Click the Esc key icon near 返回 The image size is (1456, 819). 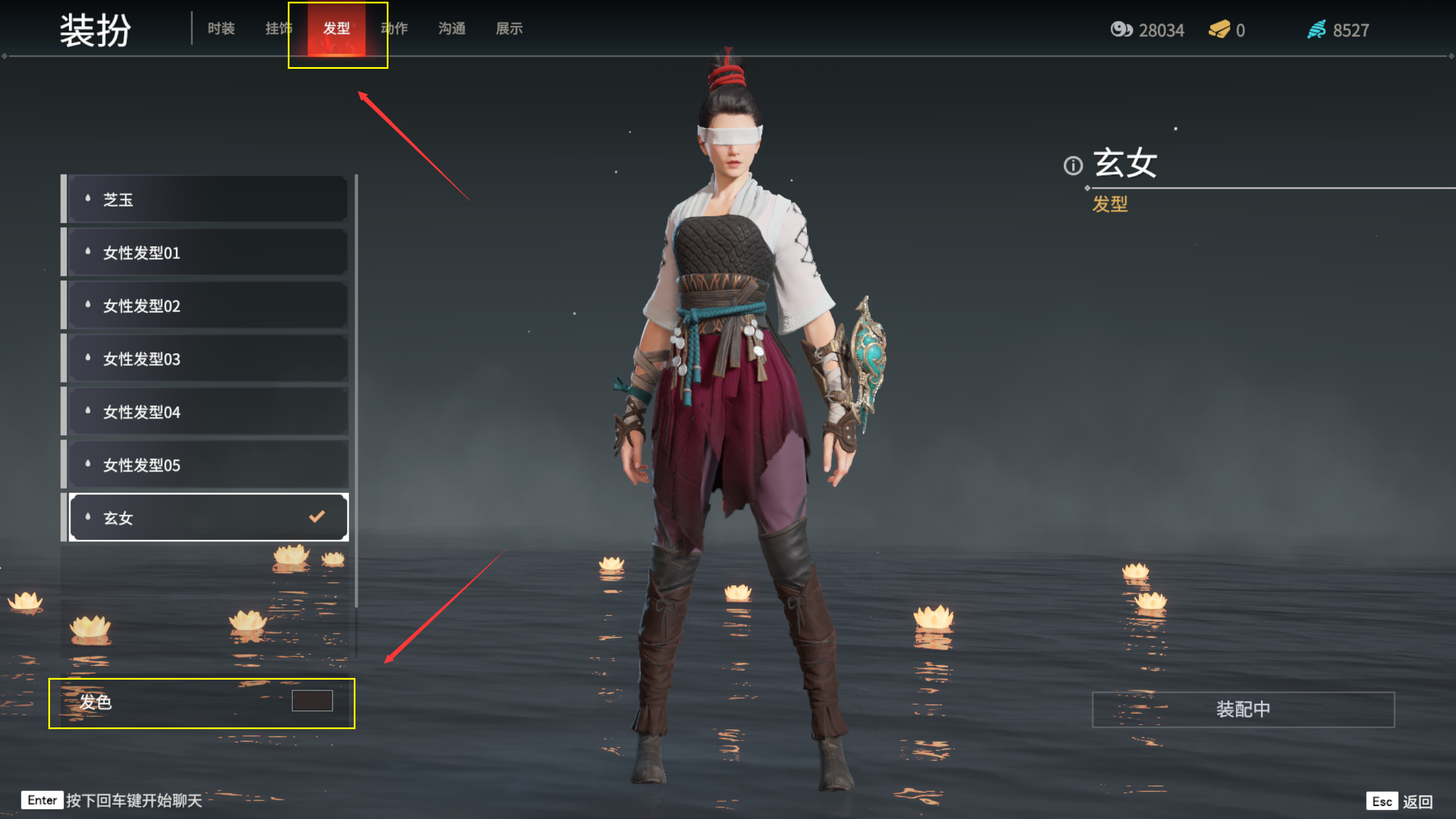[x=1382, y=801]
